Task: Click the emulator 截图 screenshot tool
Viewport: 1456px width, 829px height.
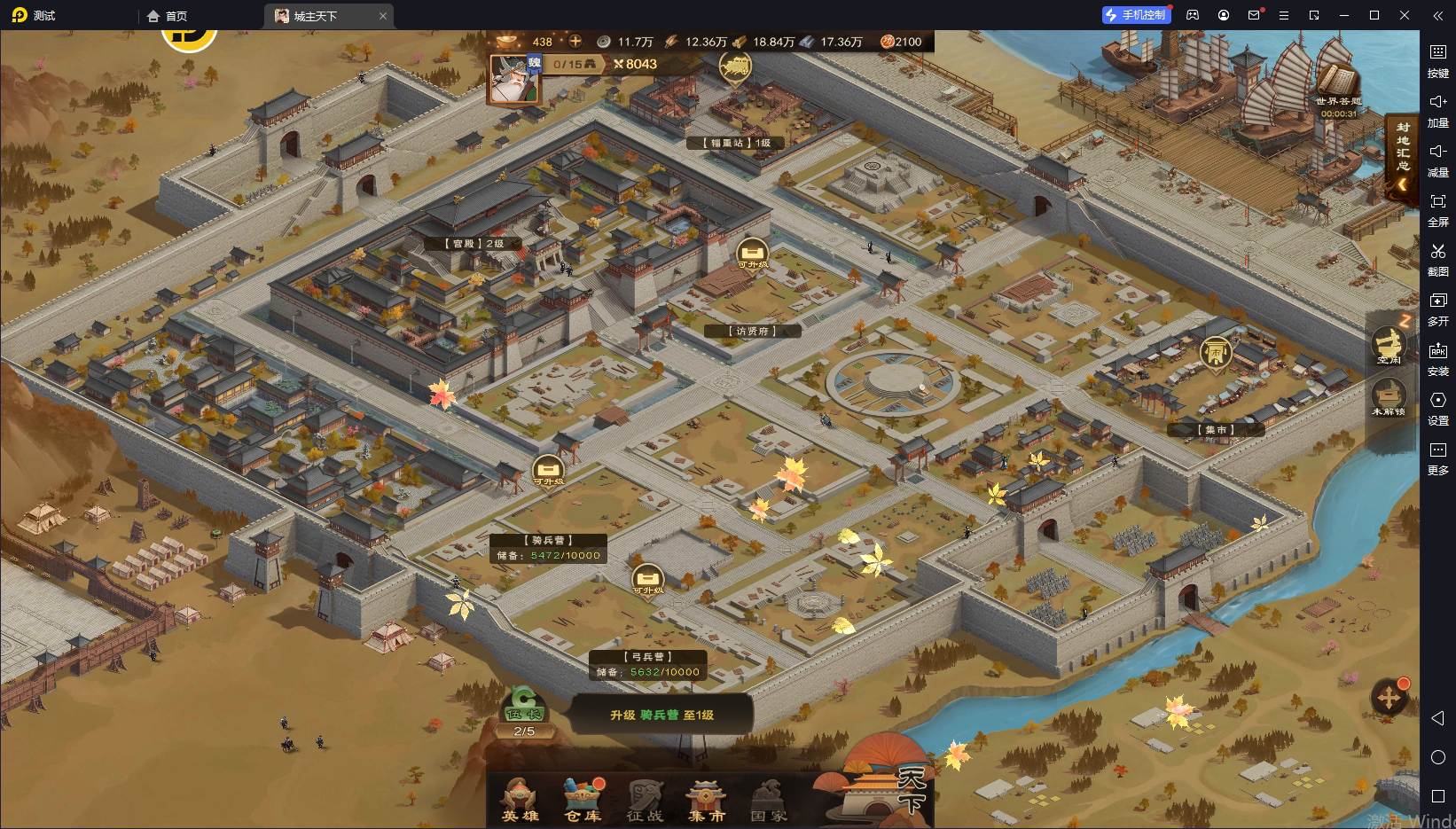Action: click(1438, 259)
